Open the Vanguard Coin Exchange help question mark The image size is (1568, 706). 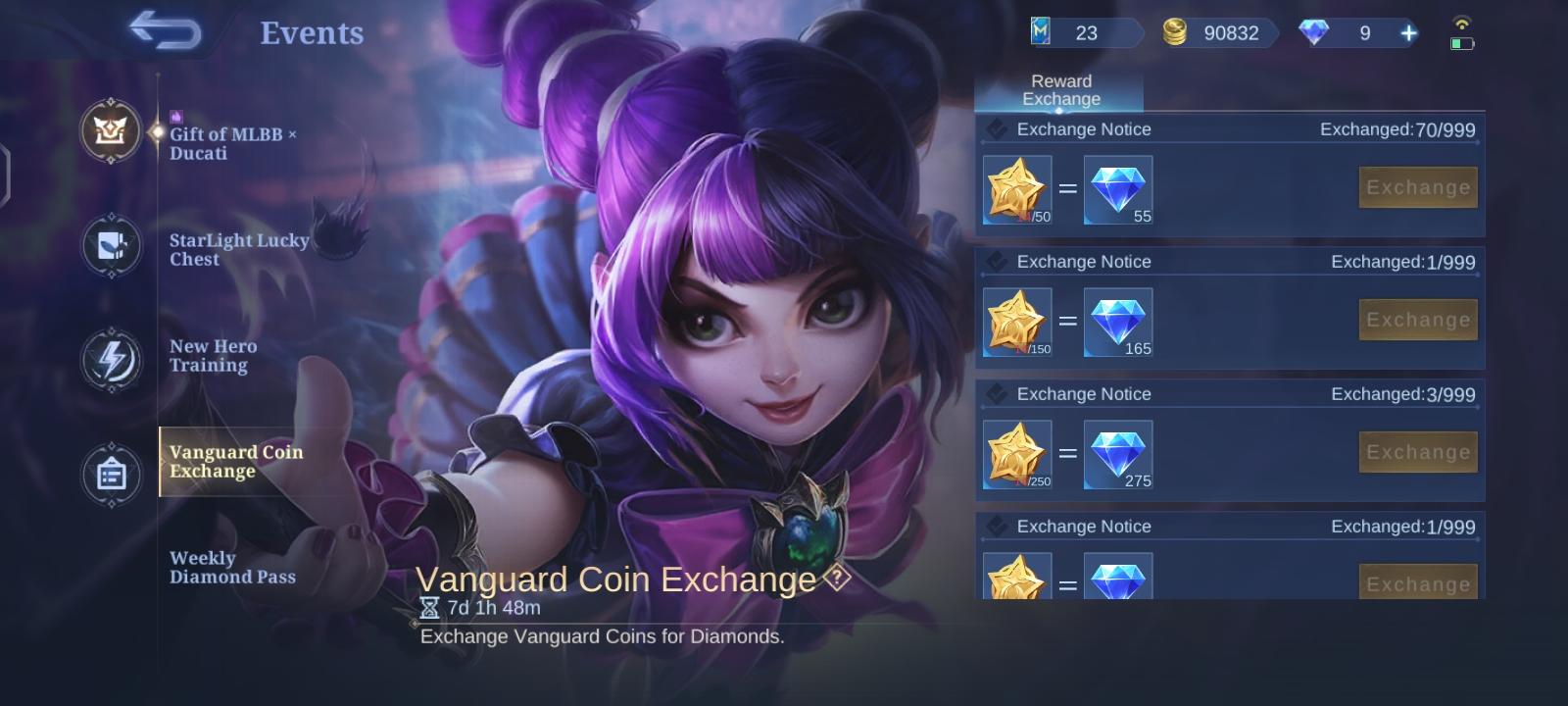834,580
